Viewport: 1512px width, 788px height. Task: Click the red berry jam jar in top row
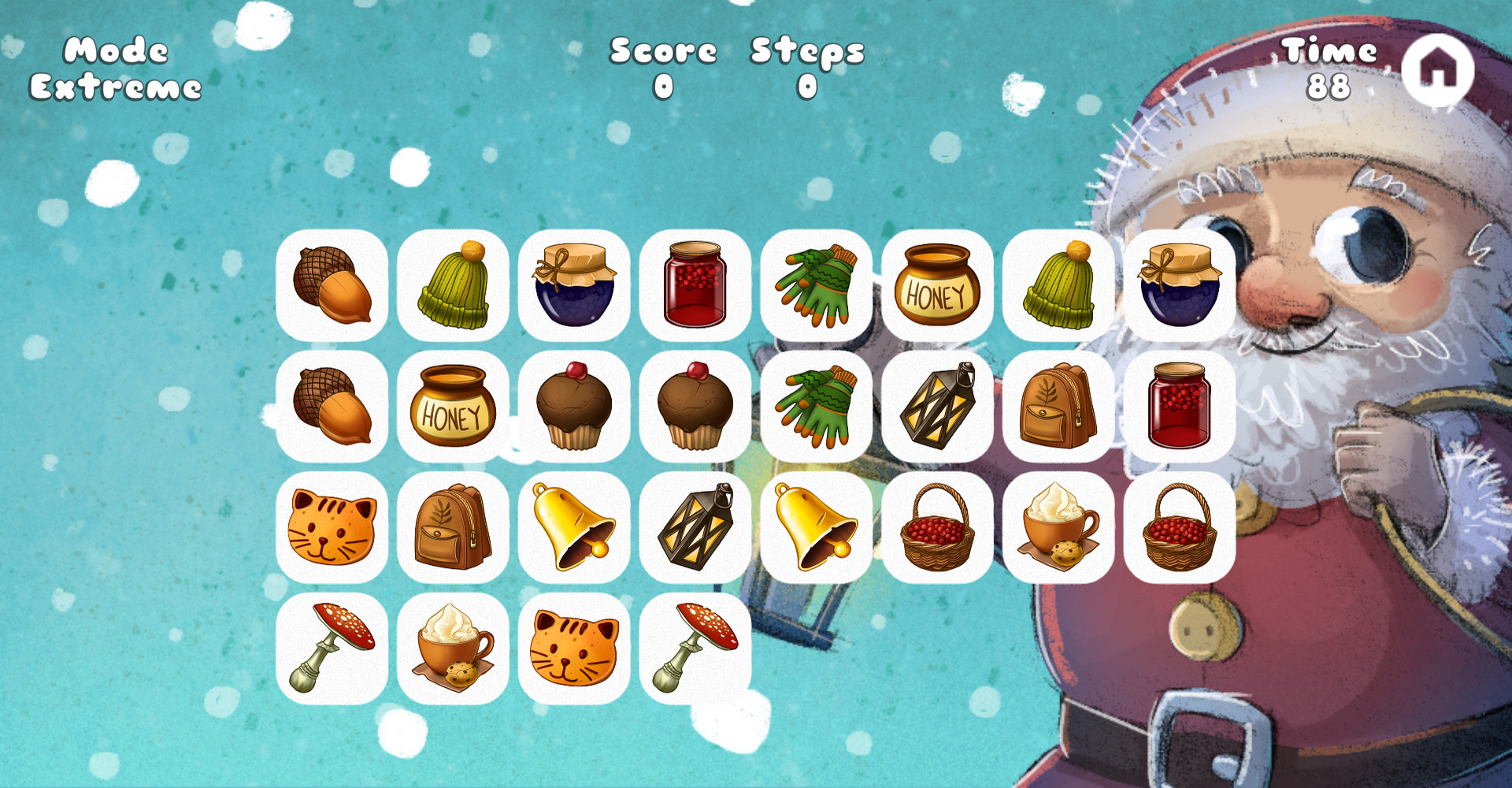pyautogui.click(x=696, y=286)
